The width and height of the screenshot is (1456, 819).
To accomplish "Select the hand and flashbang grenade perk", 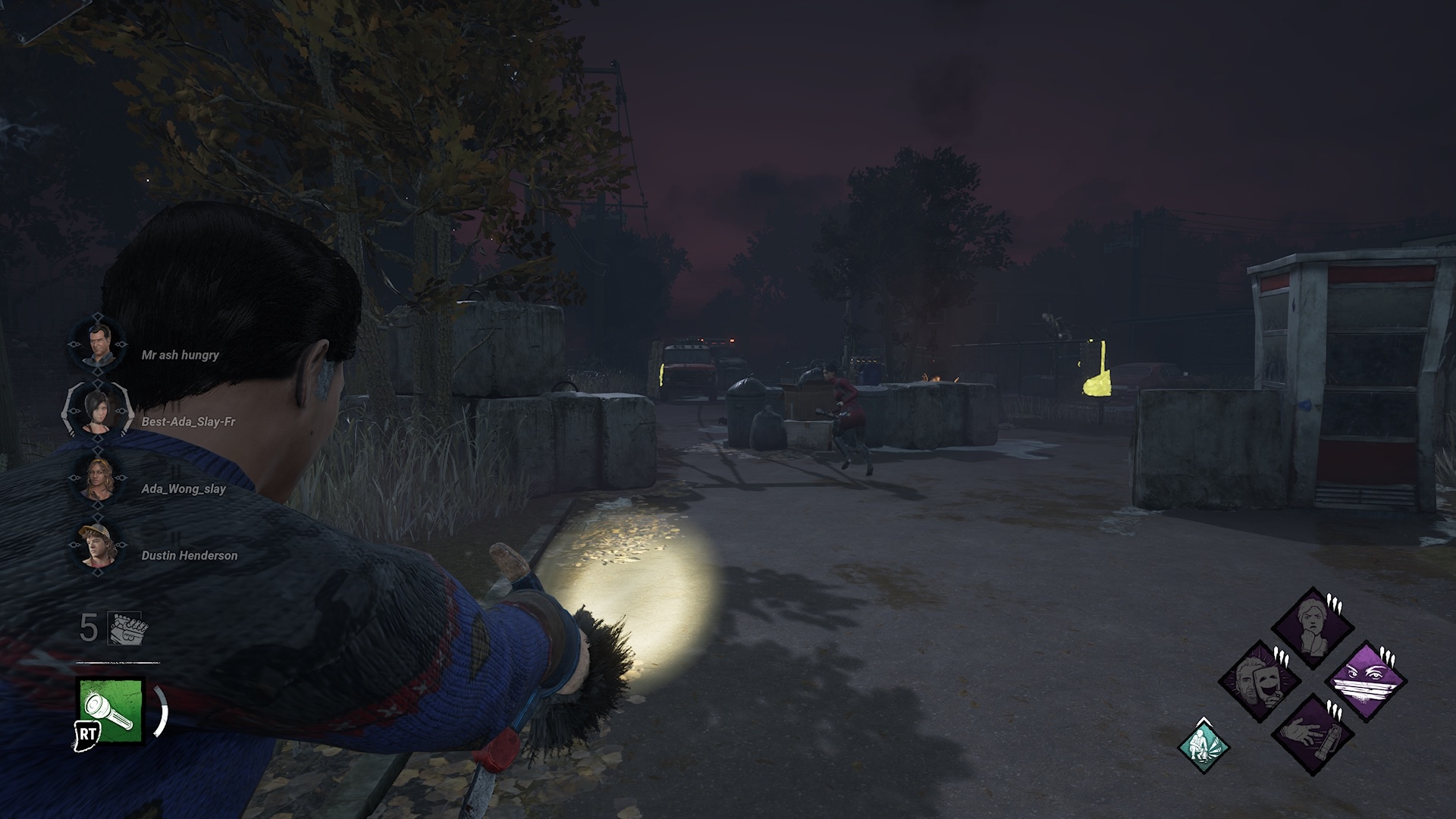I will click(x=1312, y=733).
